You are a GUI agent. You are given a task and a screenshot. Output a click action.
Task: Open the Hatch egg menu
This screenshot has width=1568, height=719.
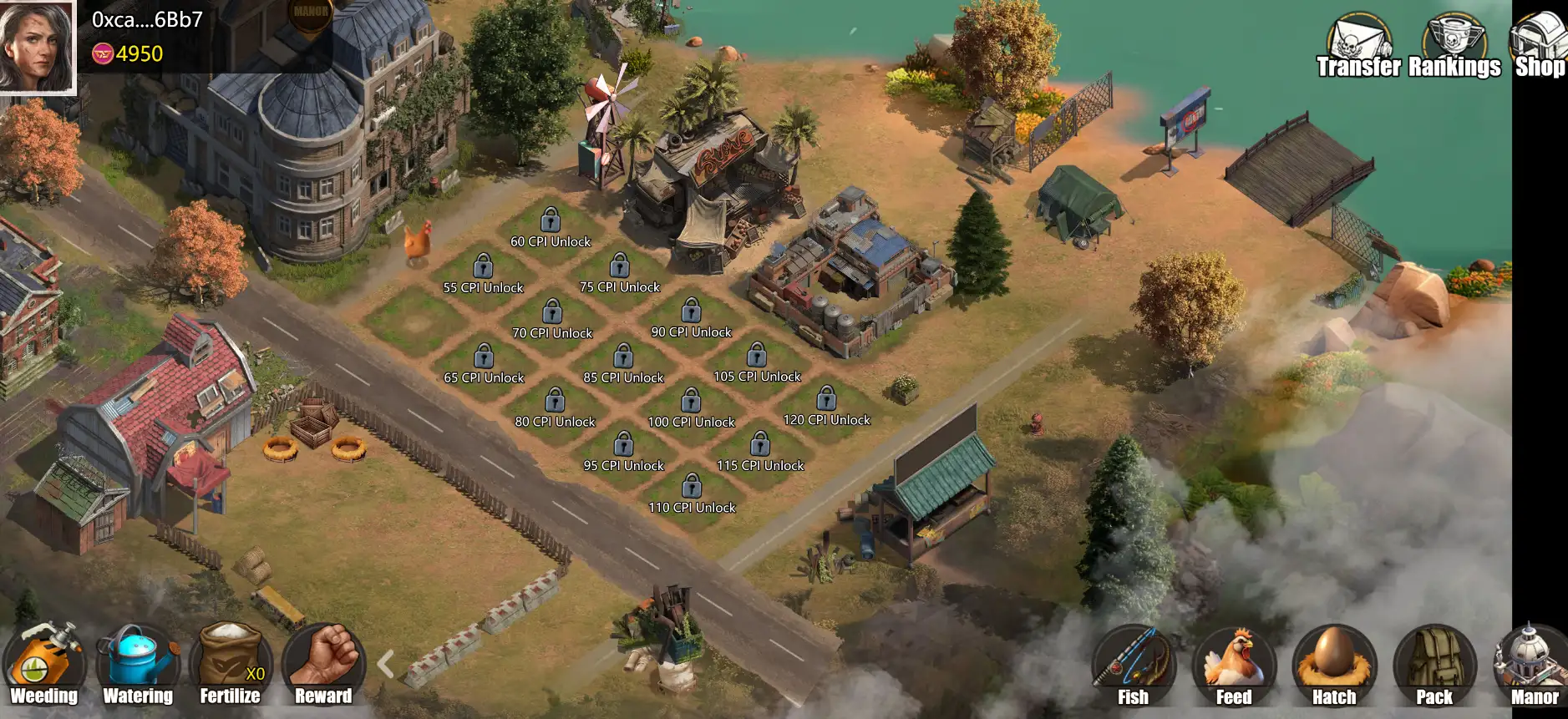pyautogui.click(x=1334, y=667)
